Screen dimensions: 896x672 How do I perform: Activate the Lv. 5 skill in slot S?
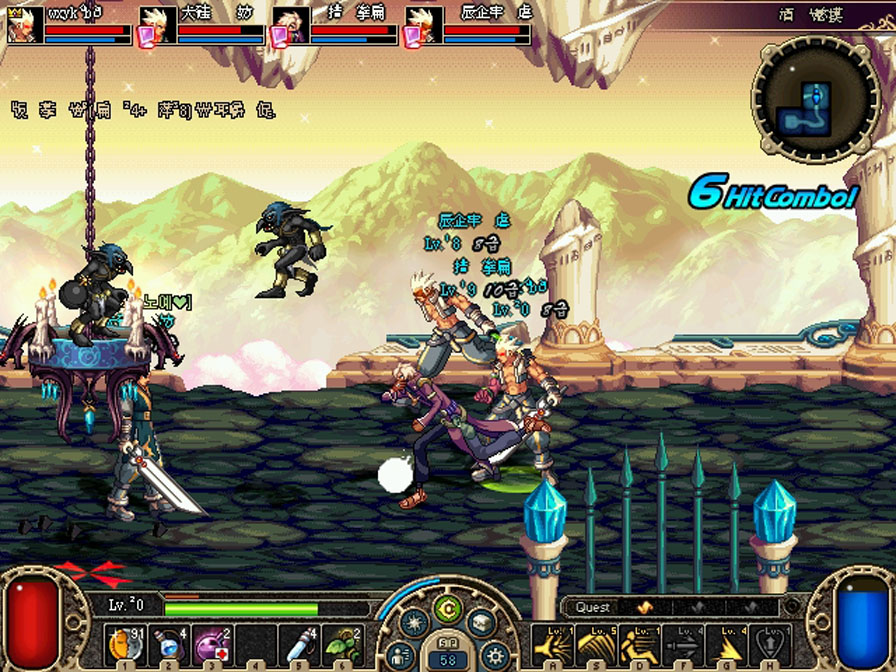[x=594, y=645]
